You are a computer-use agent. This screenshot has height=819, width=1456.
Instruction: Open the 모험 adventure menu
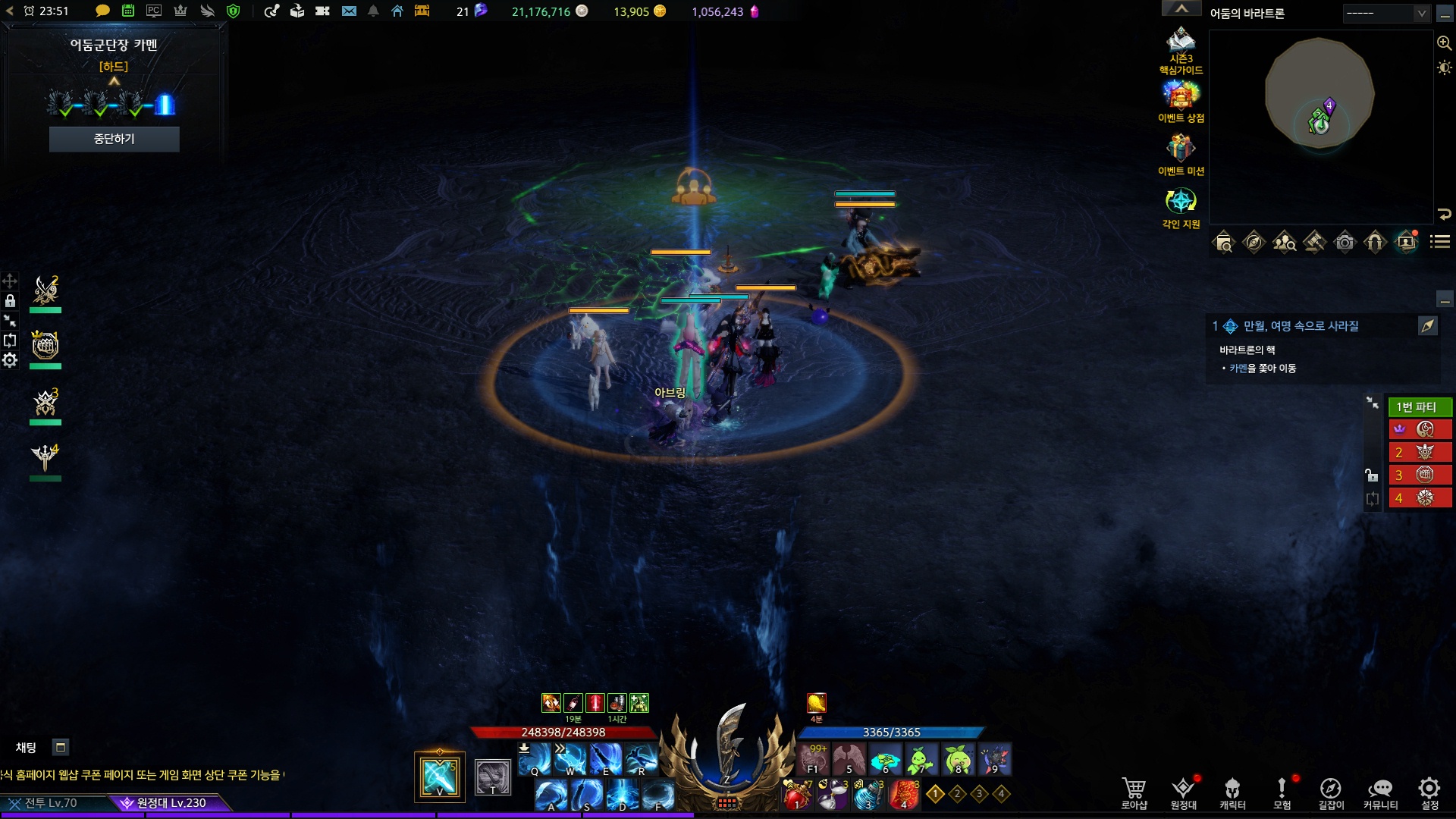click(1282, 793)
